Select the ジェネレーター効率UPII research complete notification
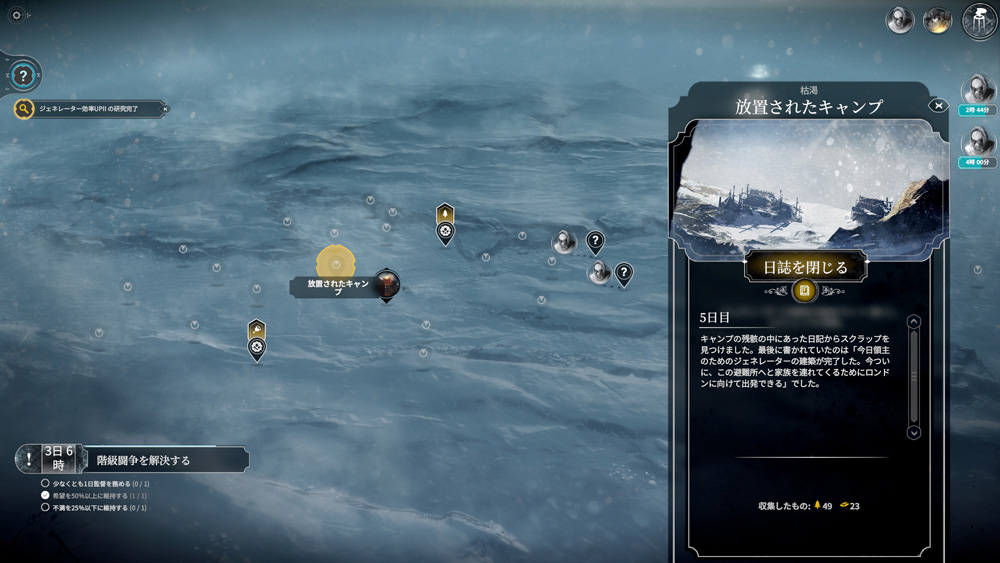Viewport: 1000px width, 563px height. (88, 108)
